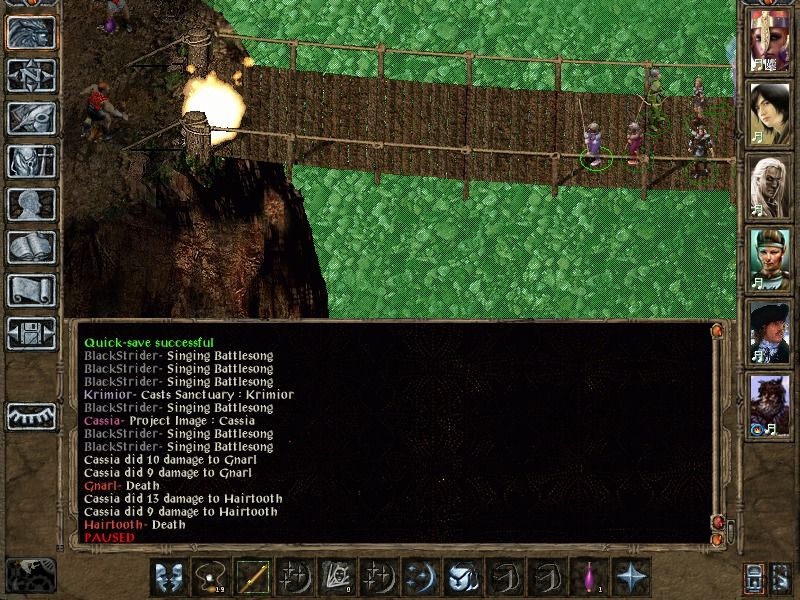Viewport: 800px width, 600px height.
Task: Select the dark-haired character portrait
Action: 769,113
